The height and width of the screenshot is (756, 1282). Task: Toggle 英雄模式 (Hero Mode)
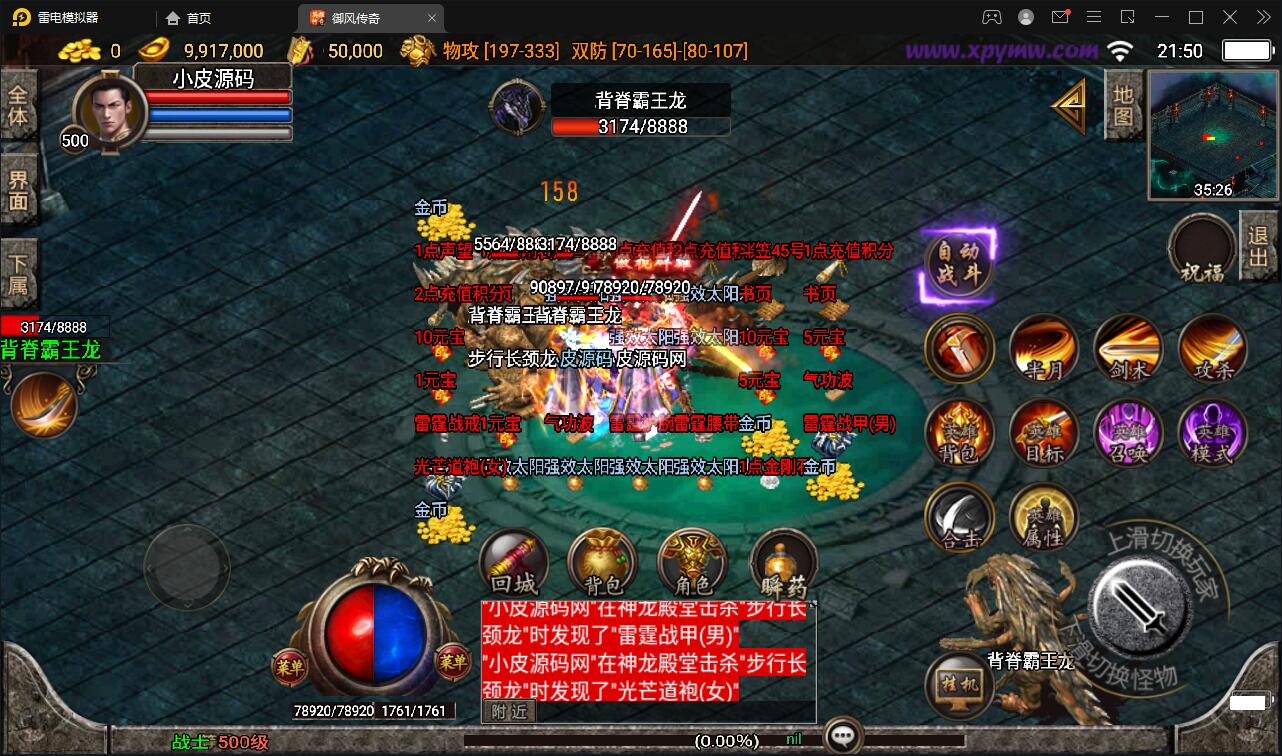(1212, 432)
